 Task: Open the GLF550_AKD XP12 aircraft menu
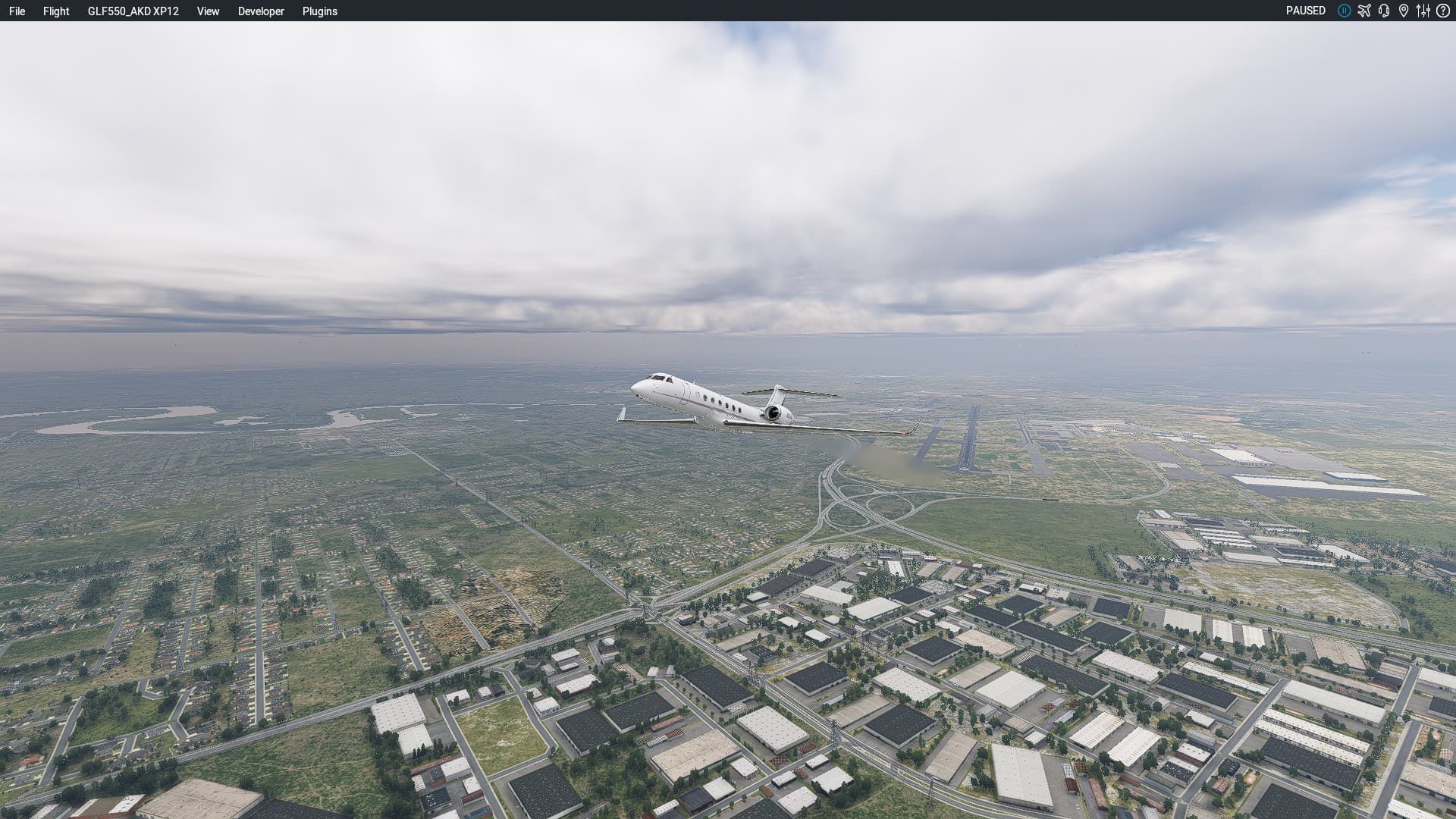coord(133,11)
